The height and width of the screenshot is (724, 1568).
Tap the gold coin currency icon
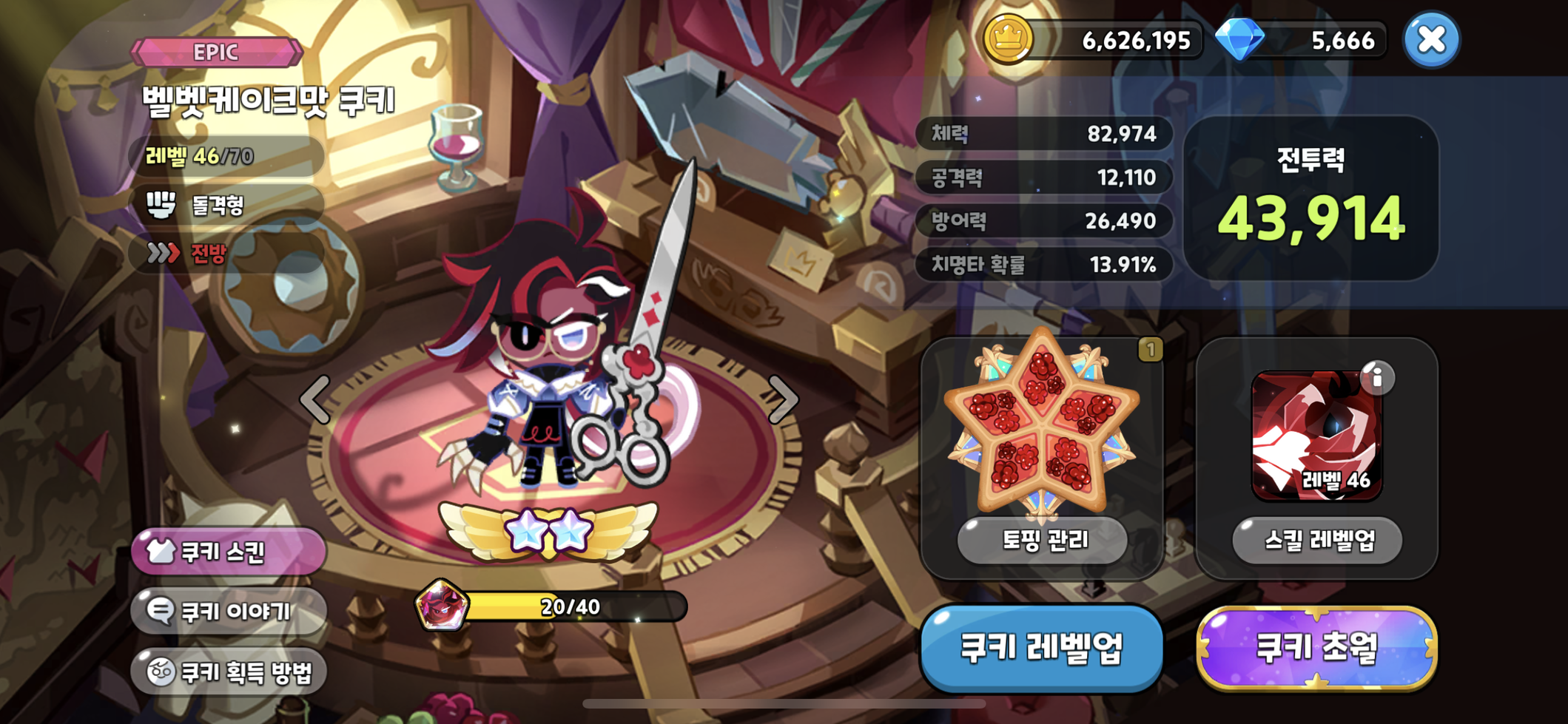point(1007,38)
